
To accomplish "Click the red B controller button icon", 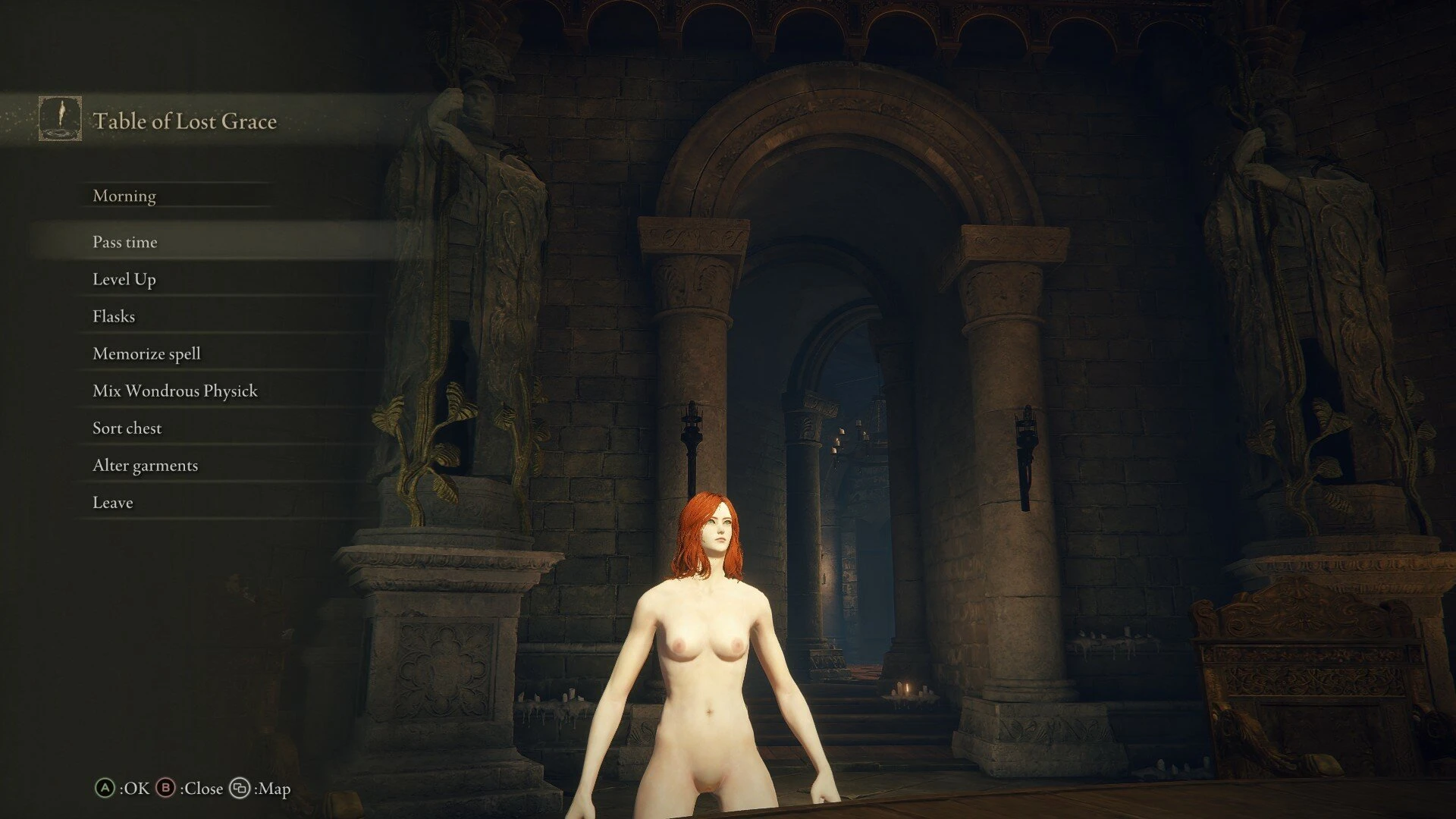I will pos(166,789).
